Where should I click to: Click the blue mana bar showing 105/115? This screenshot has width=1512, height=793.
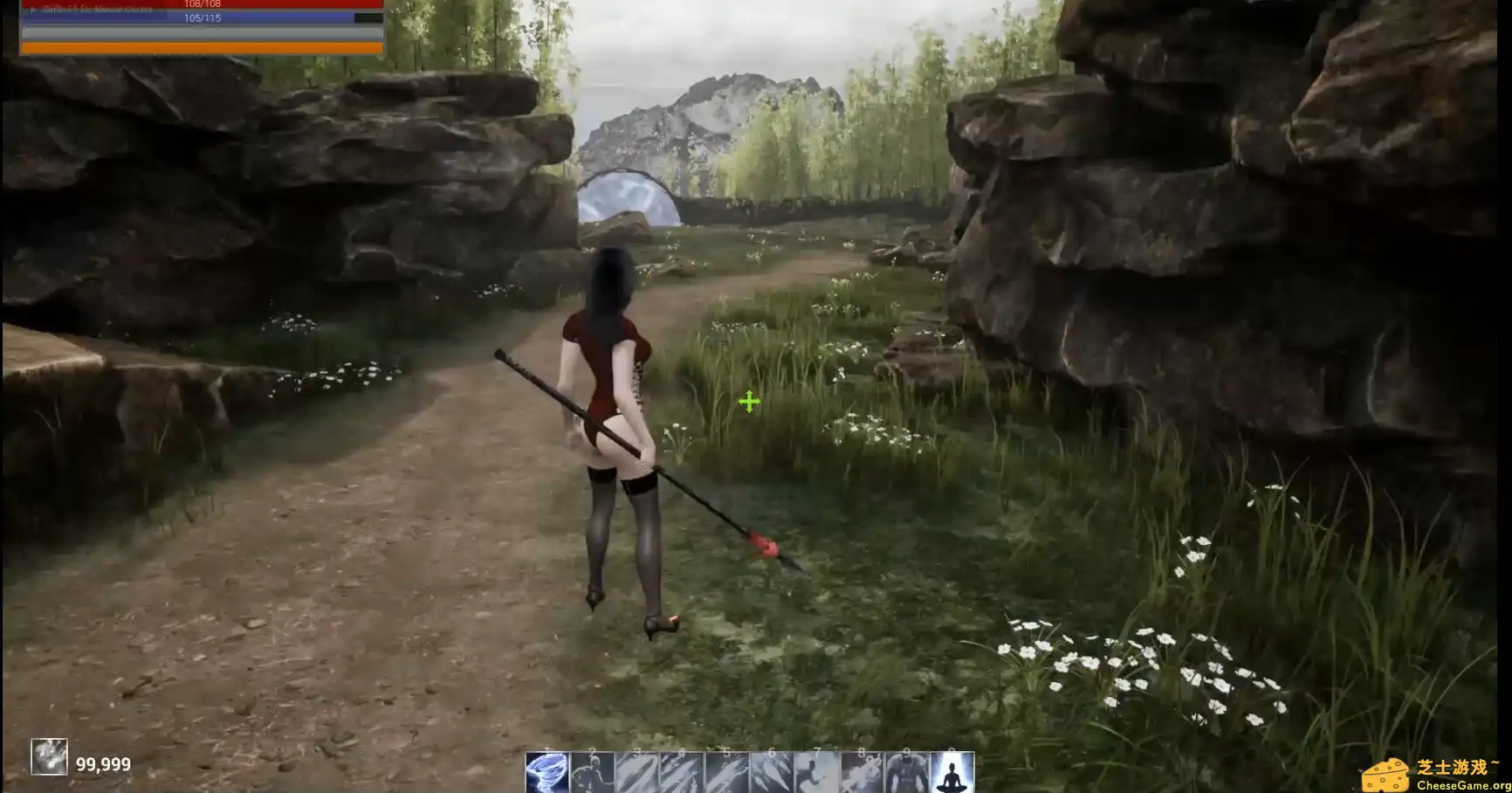[x=201, y=17]
